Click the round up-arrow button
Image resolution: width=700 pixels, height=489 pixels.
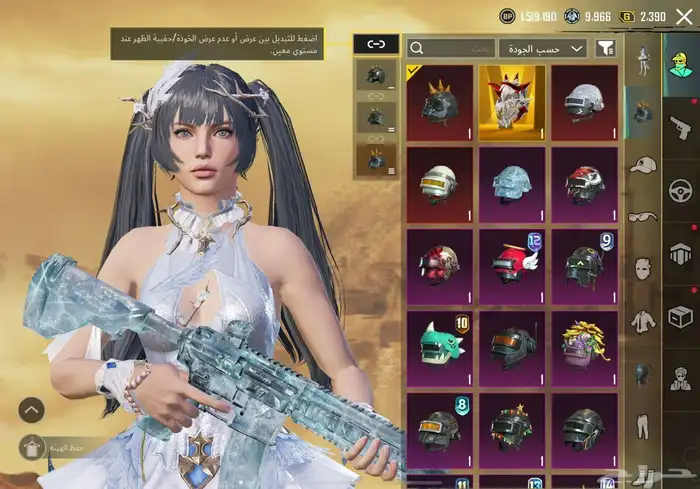coord(31,409)
